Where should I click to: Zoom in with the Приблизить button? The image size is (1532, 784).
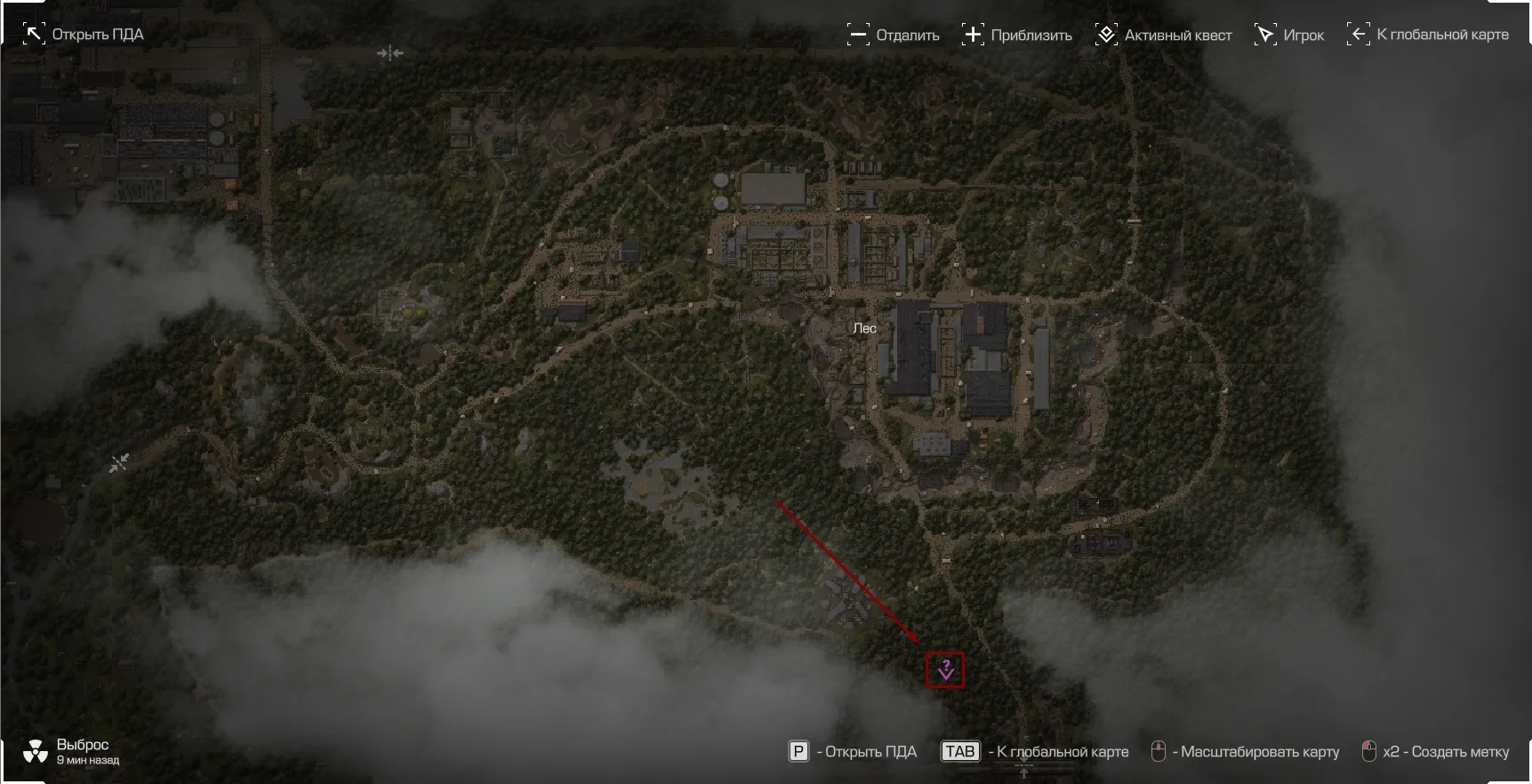click(x=1017, y=36)
